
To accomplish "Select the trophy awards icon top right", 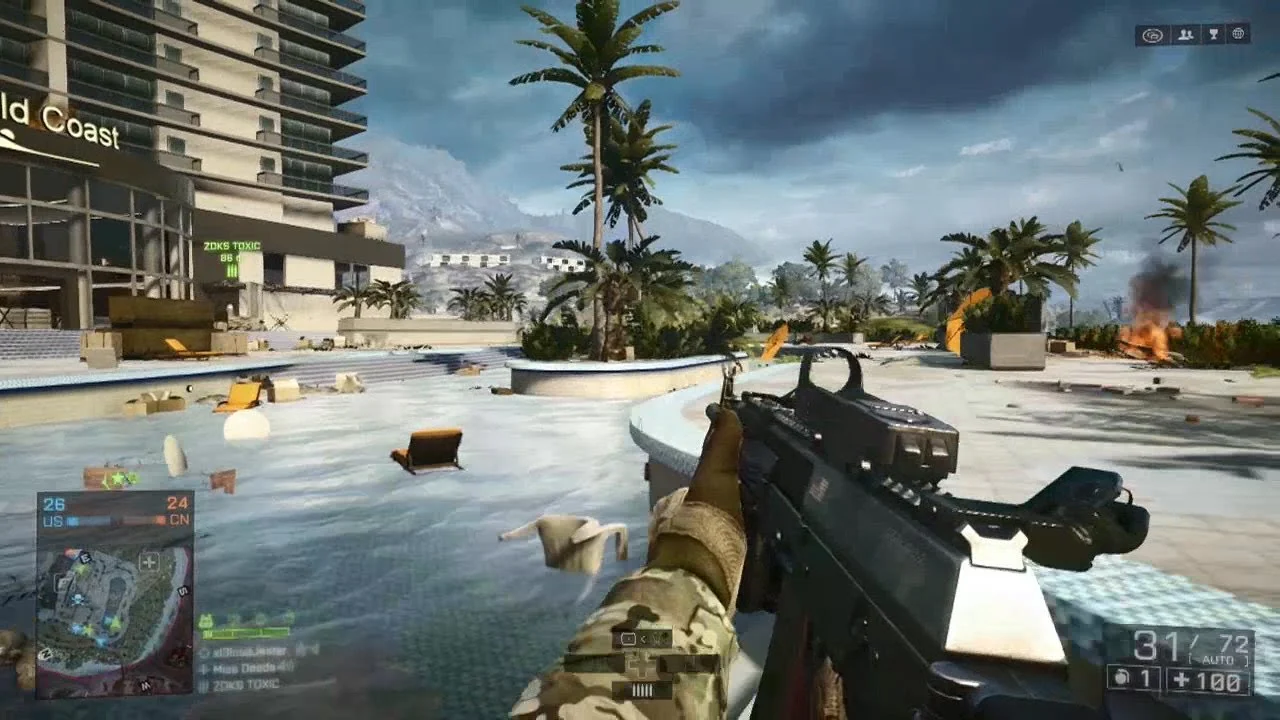I will [x=1213, y=34].
